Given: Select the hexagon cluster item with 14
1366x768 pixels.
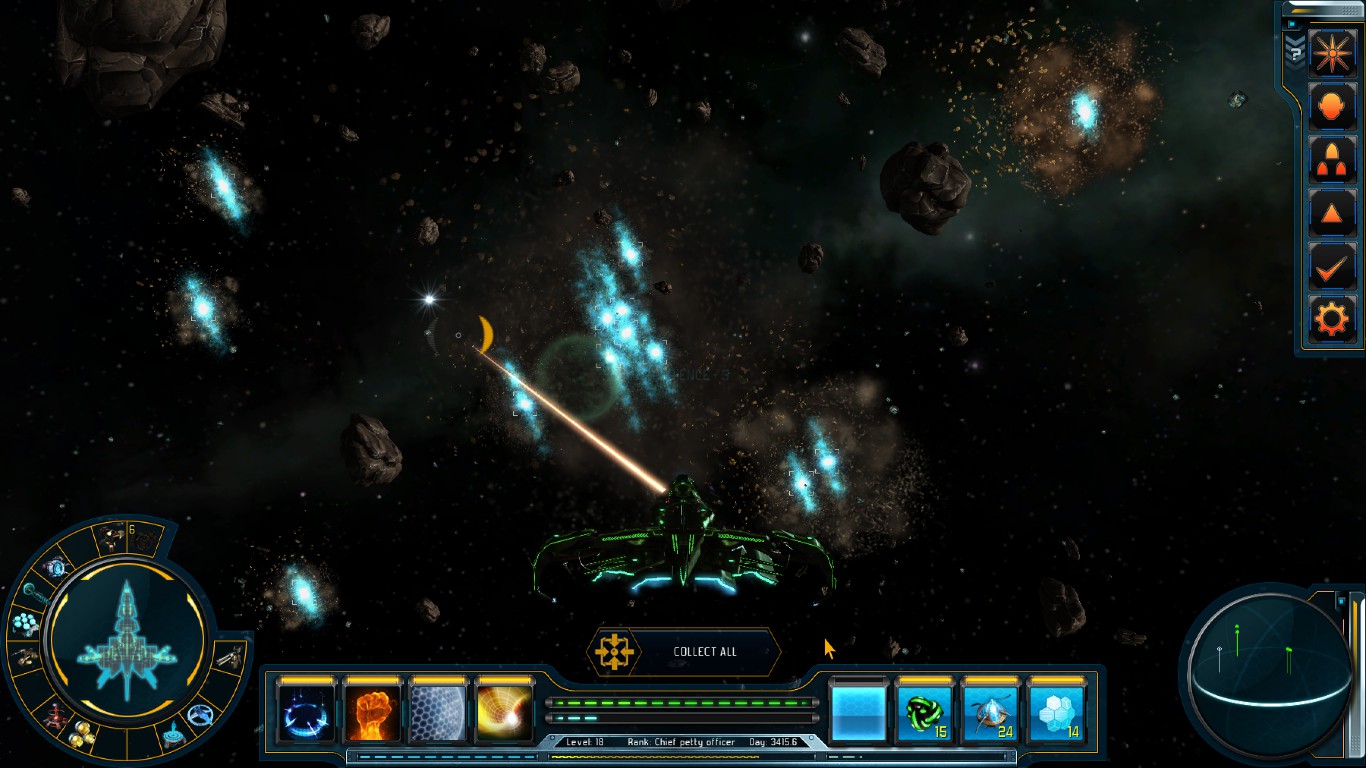Looking at the screenshot, I should pos(1057,713).
